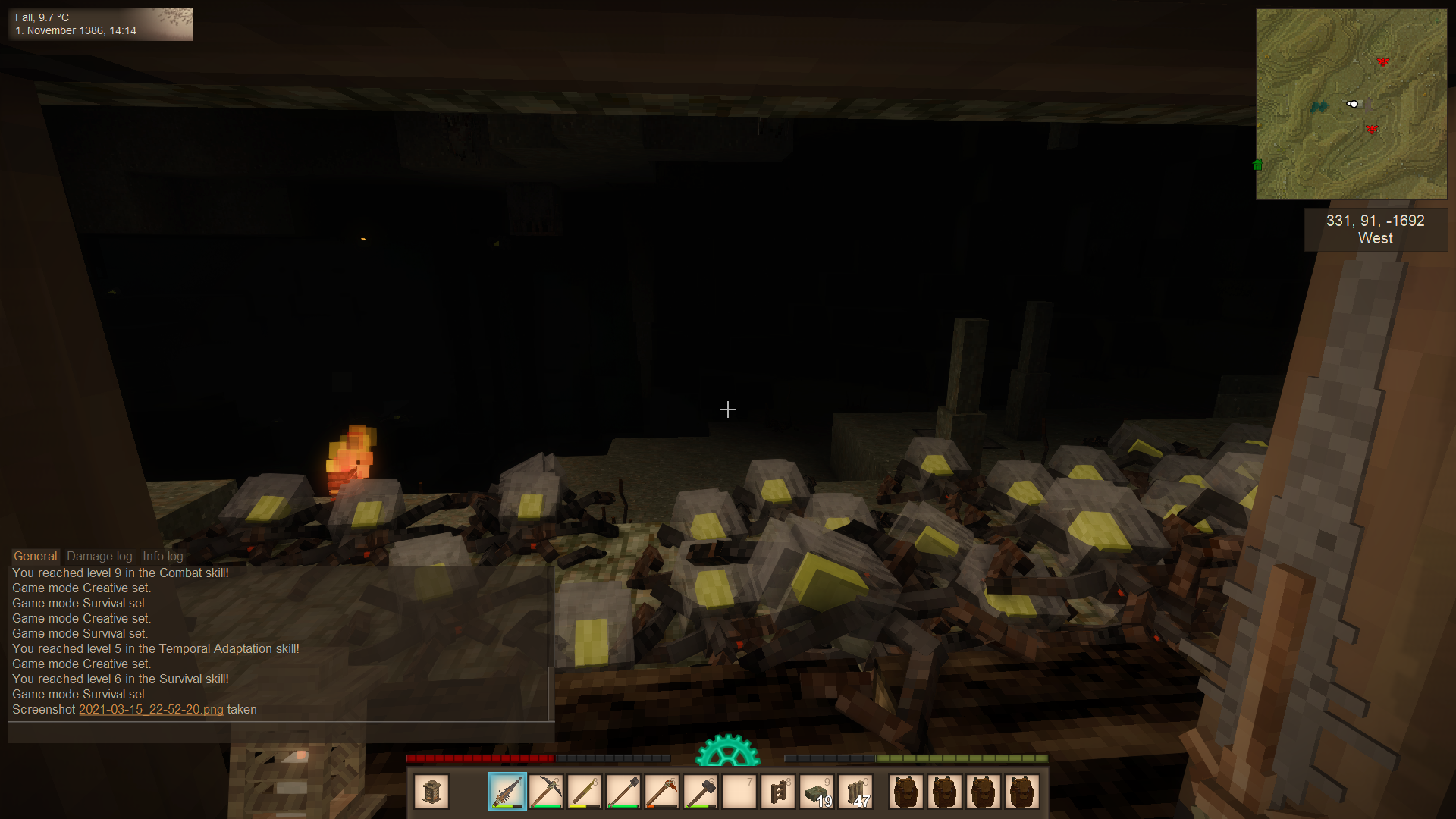Select the ladder hotbar slot
Image resolution: width=1456 pixels, height=819 pixels.
778,792
